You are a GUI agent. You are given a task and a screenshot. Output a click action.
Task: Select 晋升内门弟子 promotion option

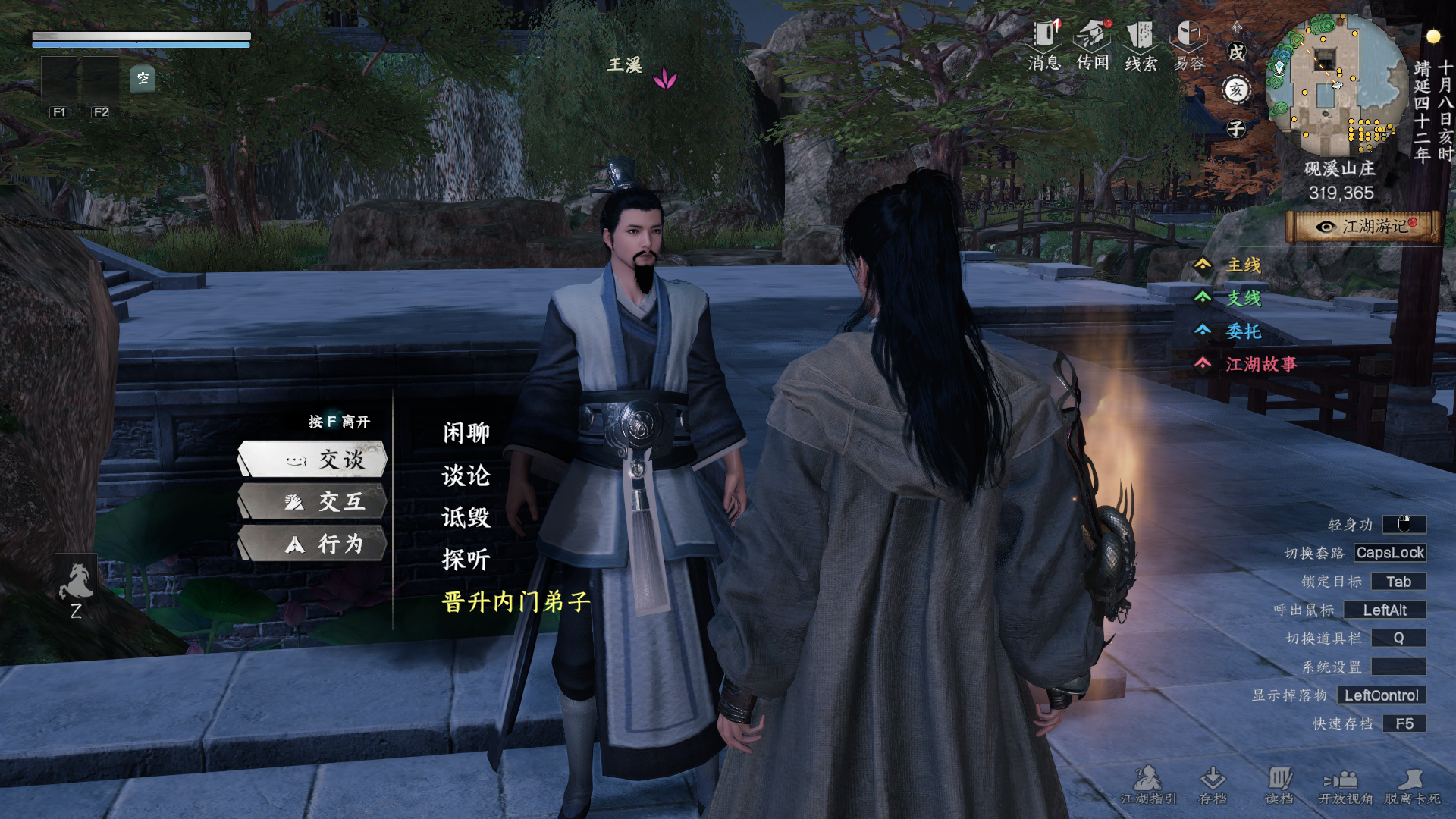tap(516, 602)
